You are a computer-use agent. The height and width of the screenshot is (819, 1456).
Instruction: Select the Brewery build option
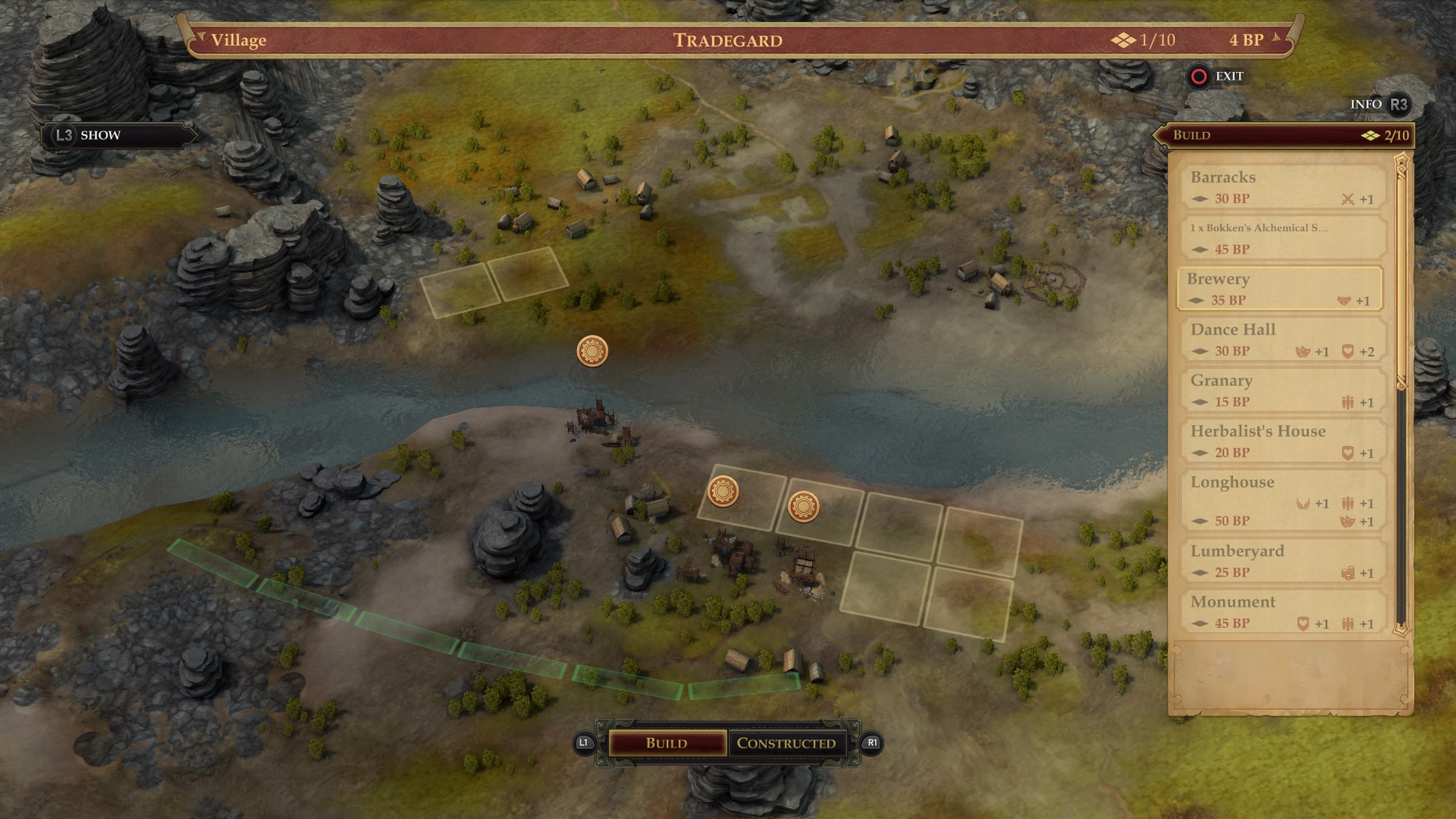click(x=1280, y=289)
